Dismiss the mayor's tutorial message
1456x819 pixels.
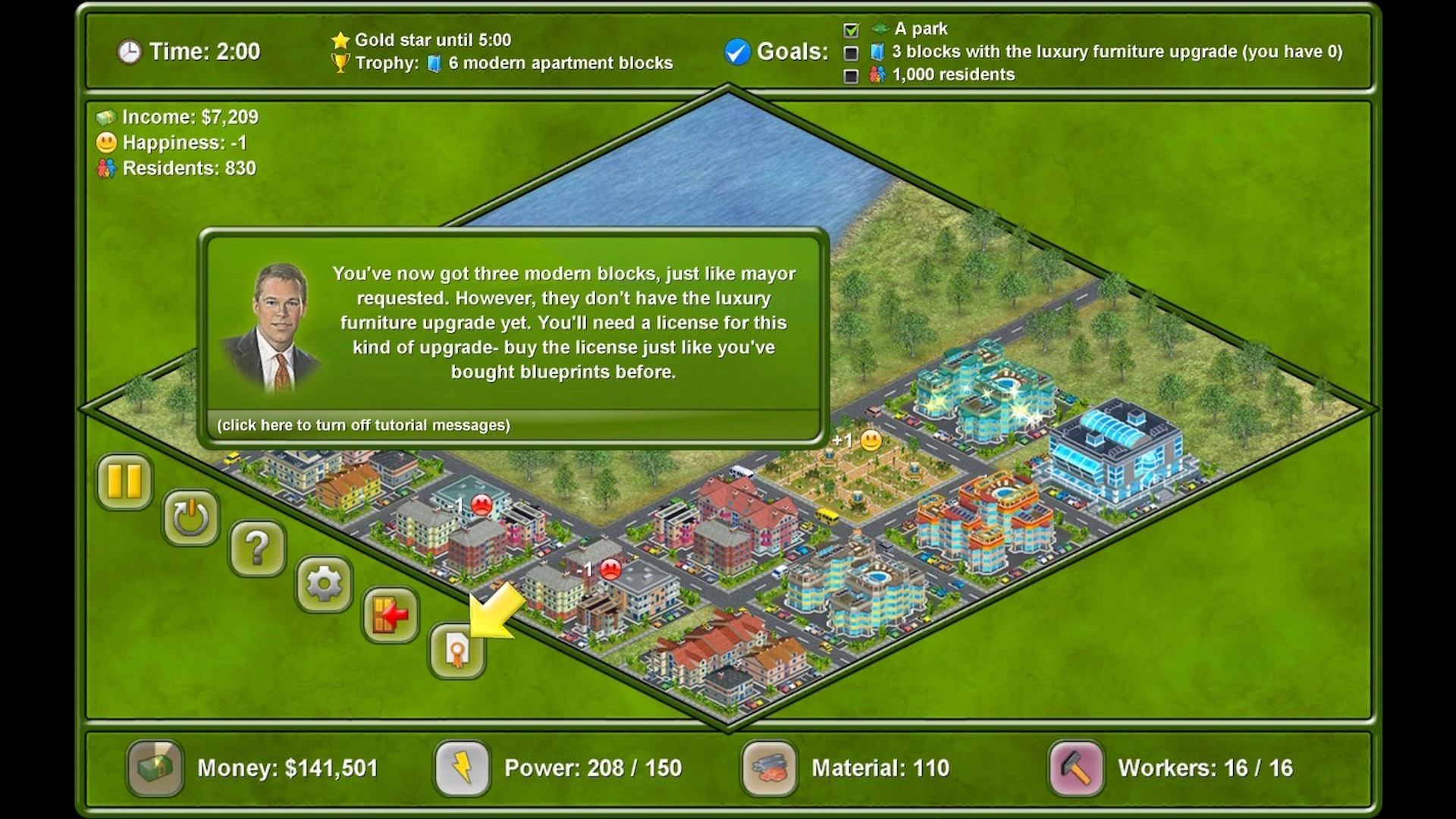coord(561,322)
